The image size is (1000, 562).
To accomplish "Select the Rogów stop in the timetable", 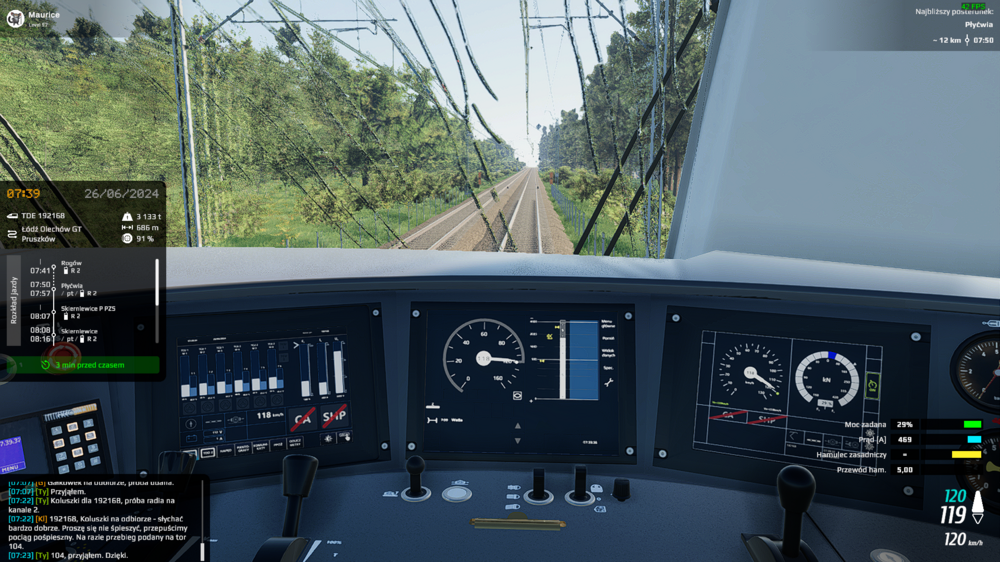I will click(x=72, y=263).
